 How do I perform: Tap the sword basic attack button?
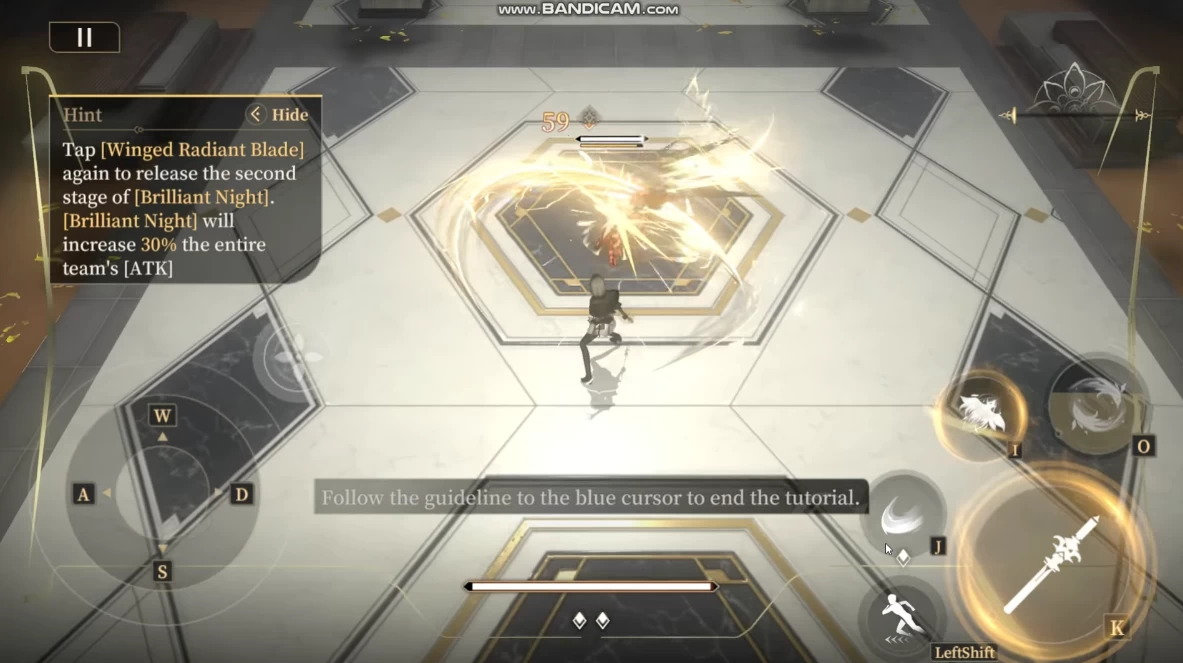click(1052, 565)
